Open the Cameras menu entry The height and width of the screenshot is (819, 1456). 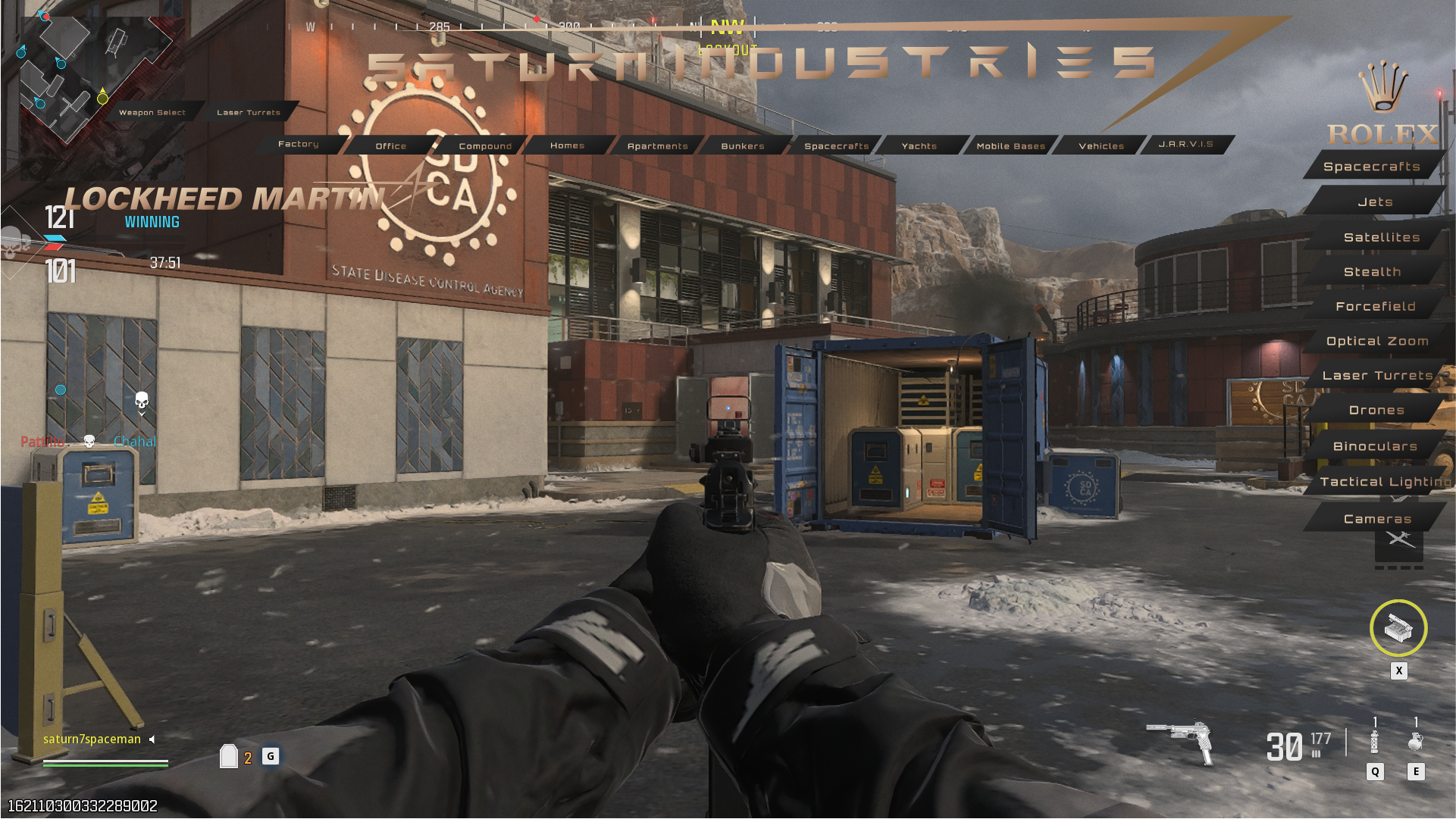click(x=1376, y=519)
